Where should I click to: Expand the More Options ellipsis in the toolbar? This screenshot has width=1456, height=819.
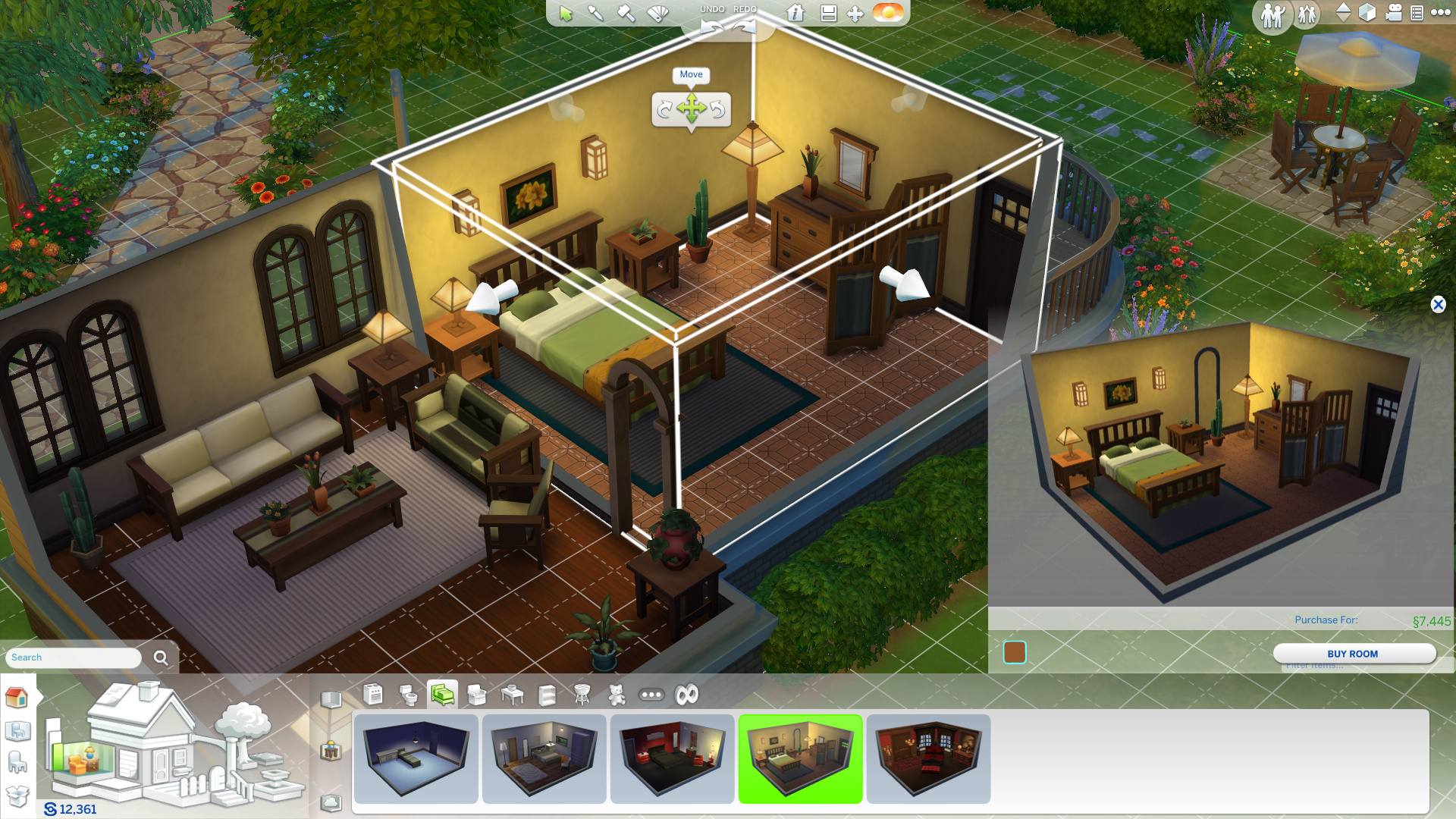(x=1441, y=13)
